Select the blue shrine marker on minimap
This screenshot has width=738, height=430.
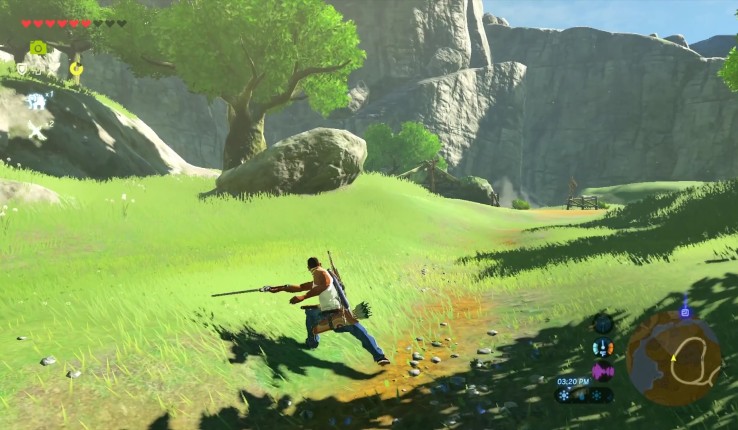685,312
